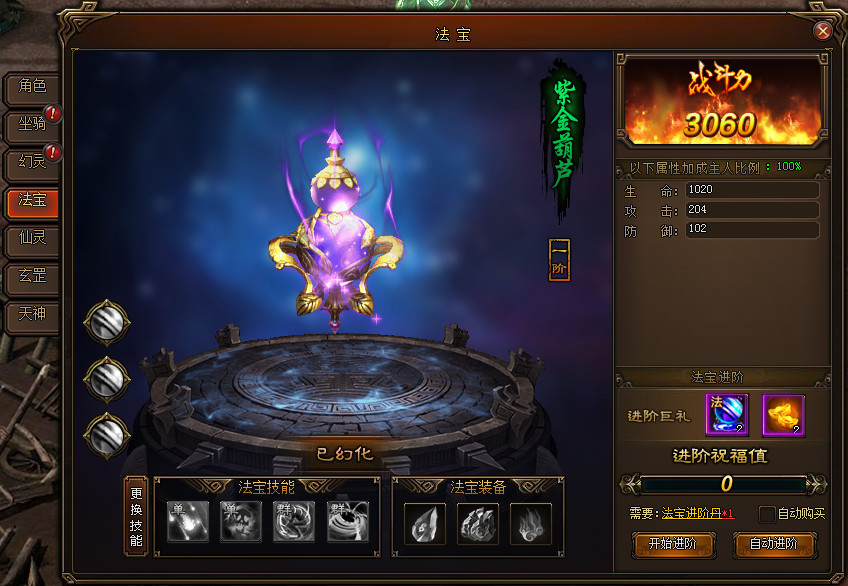The width and height of the screenshot is (848, 586).
Task: Click the 更换技能 button
Action: point(136,516)
